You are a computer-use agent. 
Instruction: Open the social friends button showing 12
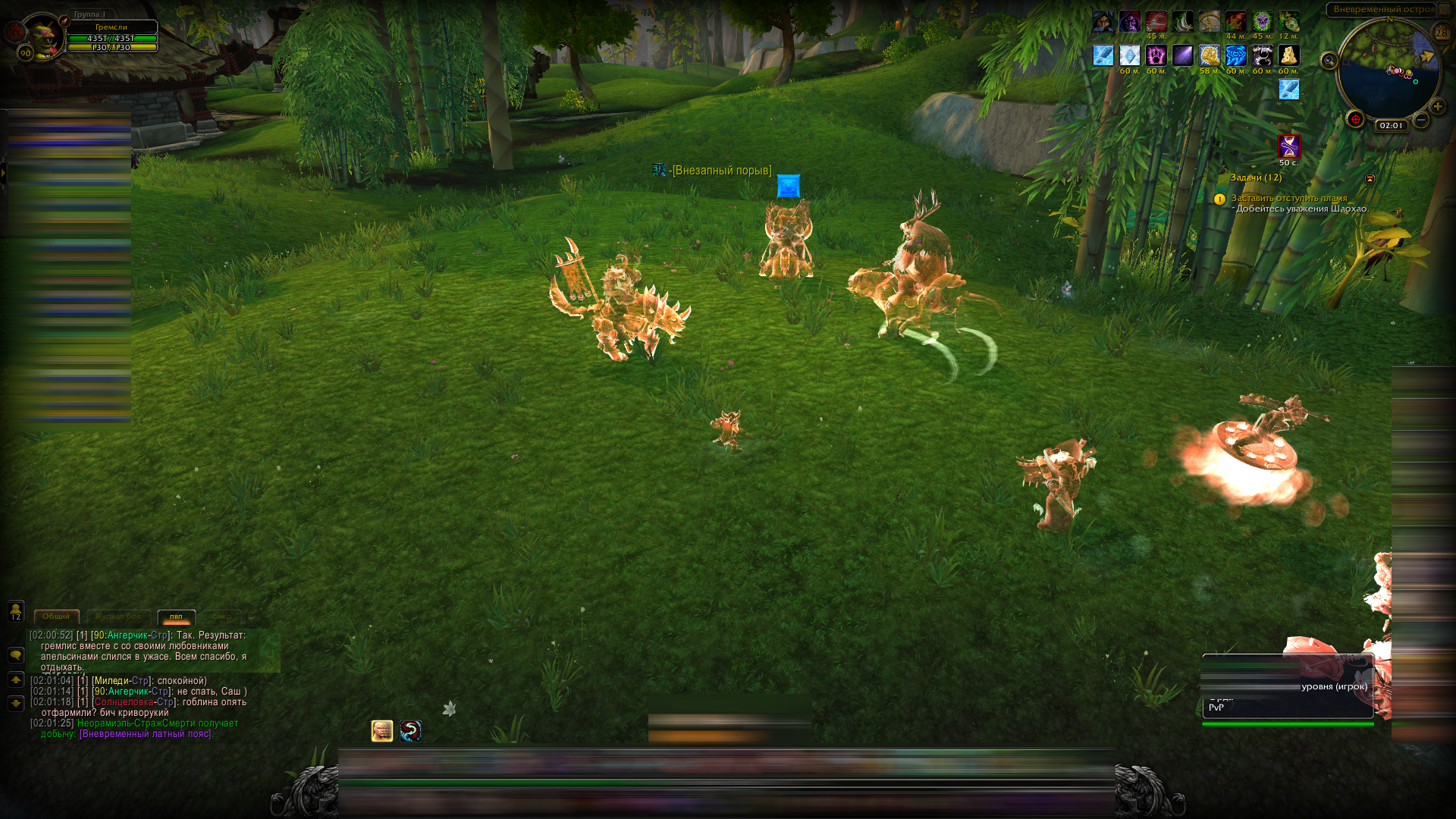(x=16, y=611)
